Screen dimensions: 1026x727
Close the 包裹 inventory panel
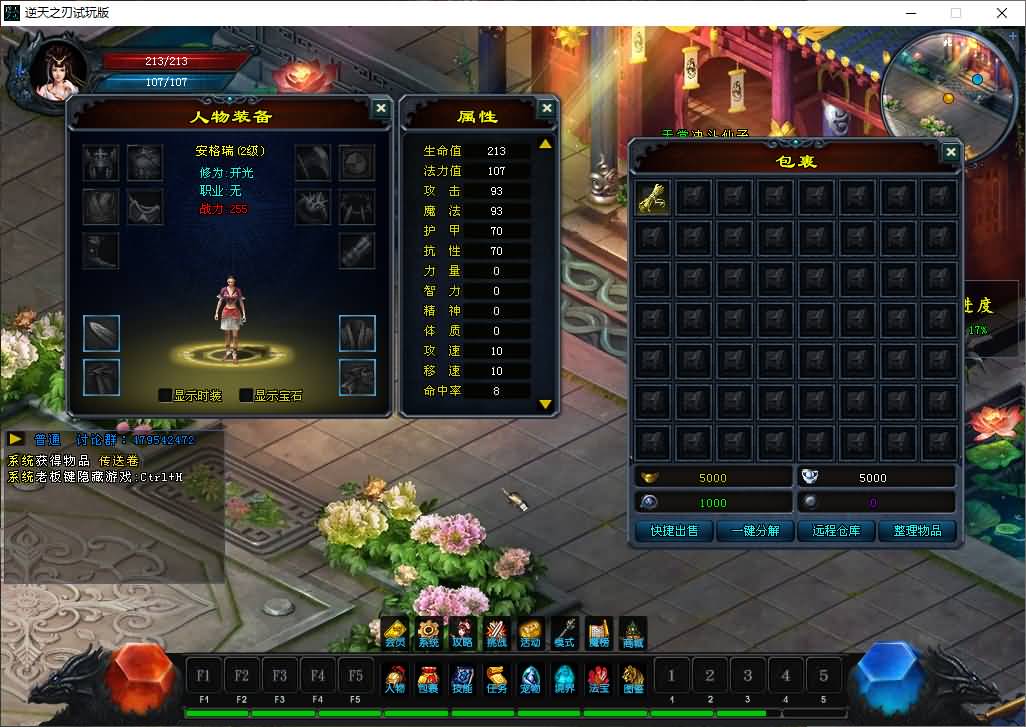(x=950, y=153)
